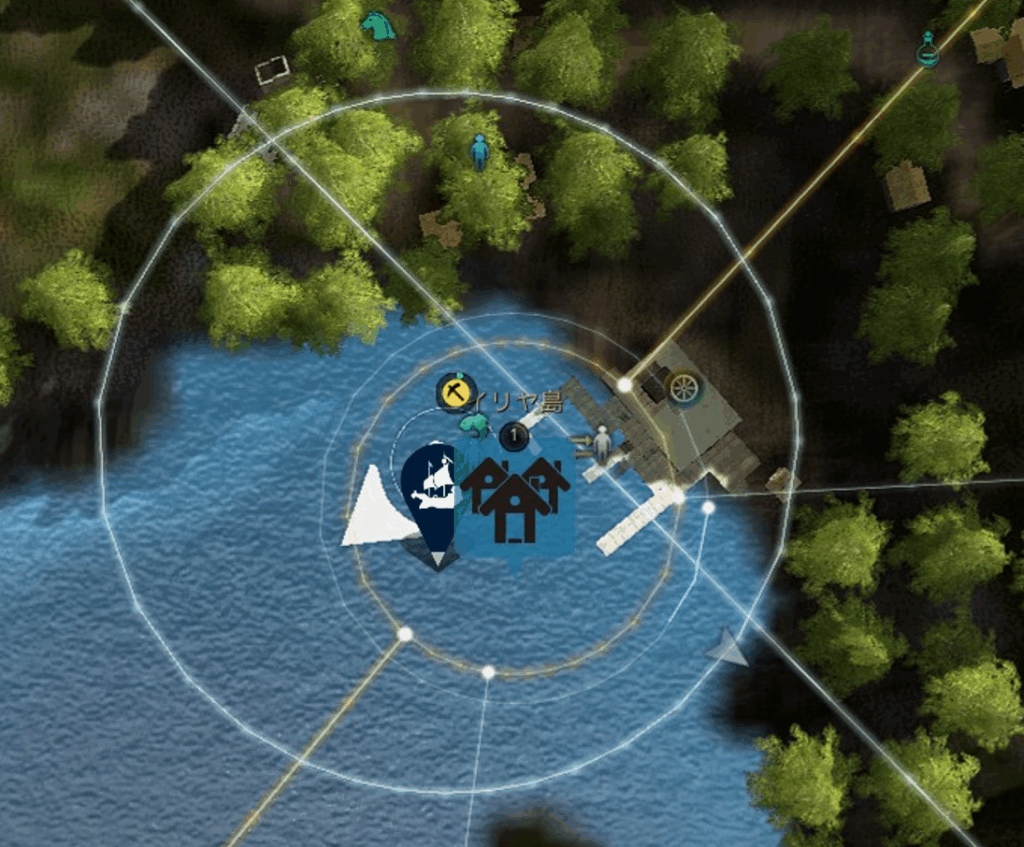Click the teal horse stable marker
1024x847 pixels.
(x=378, y=25)
